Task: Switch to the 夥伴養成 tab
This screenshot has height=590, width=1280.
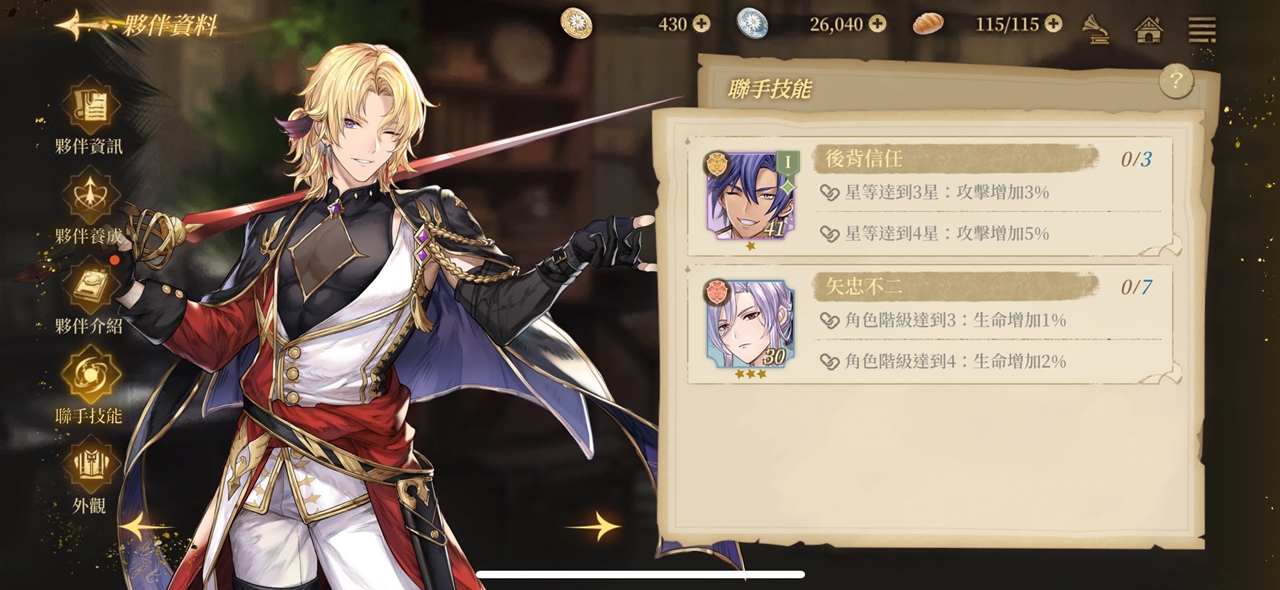Action: (x=90, y=205)
